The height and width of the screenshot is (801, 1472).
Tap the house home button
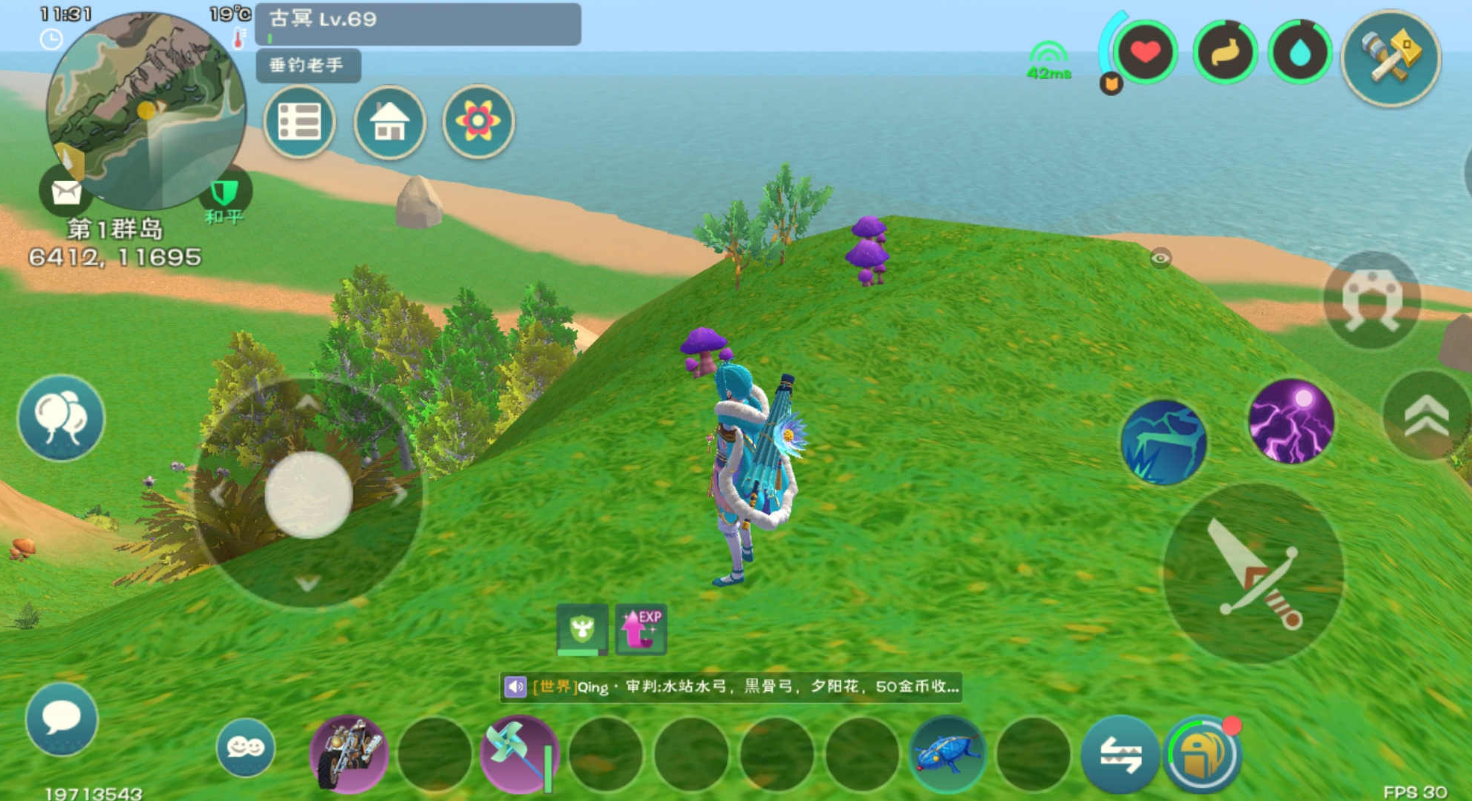coord(389,122)
